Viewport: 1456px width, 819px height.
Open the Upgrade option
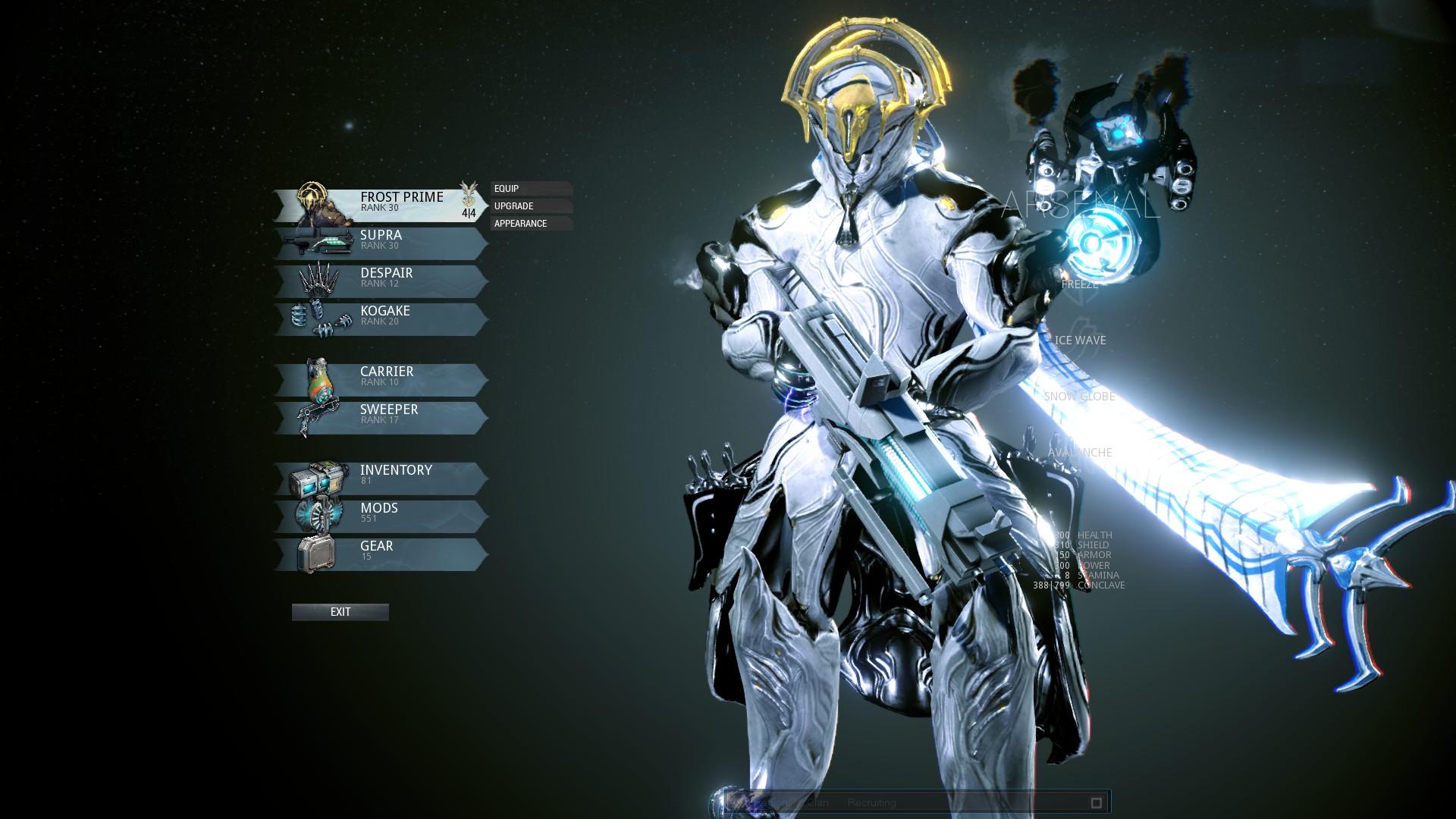531,206
